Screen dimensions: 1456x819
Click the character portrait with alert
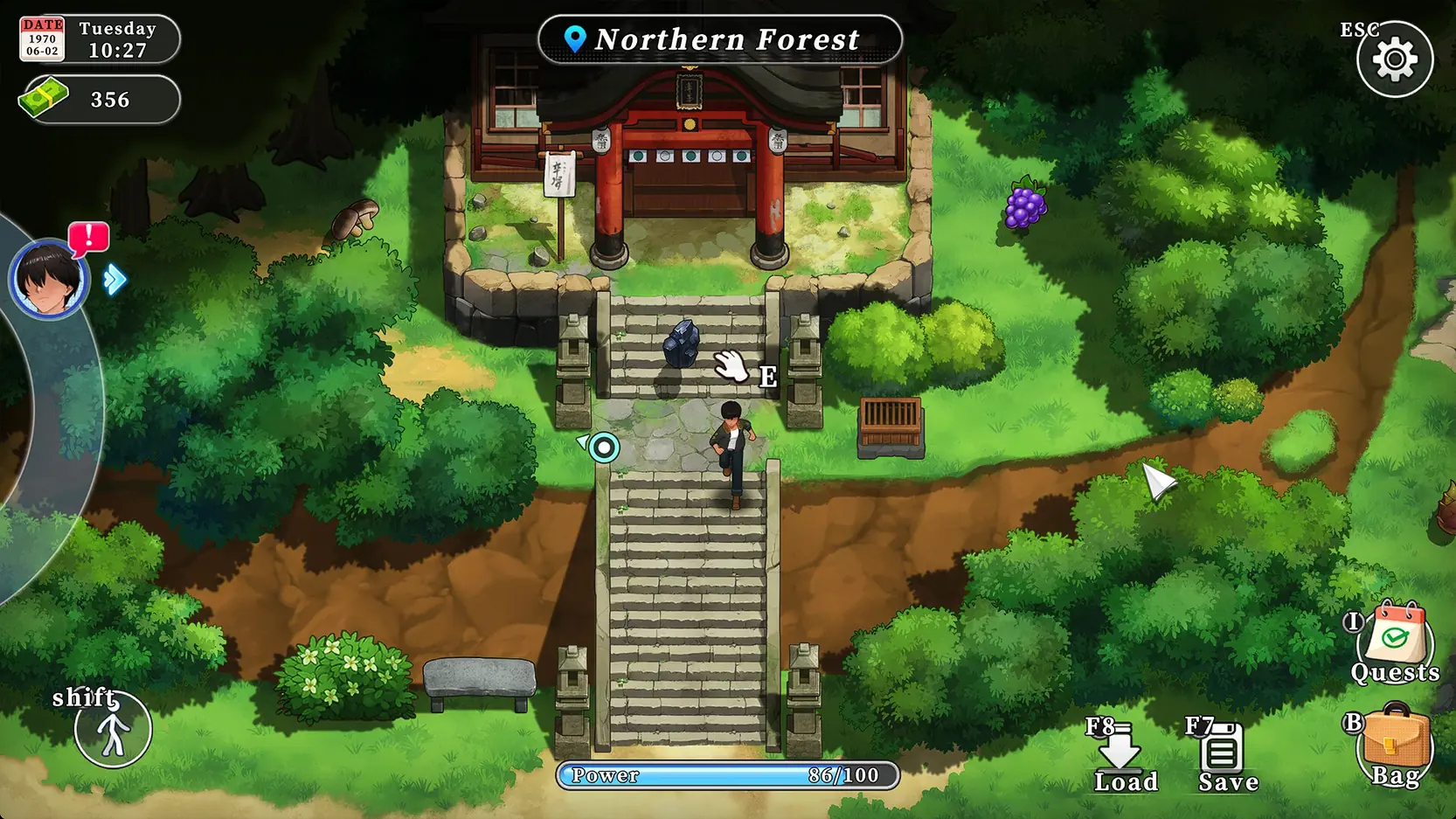(48, 280)
